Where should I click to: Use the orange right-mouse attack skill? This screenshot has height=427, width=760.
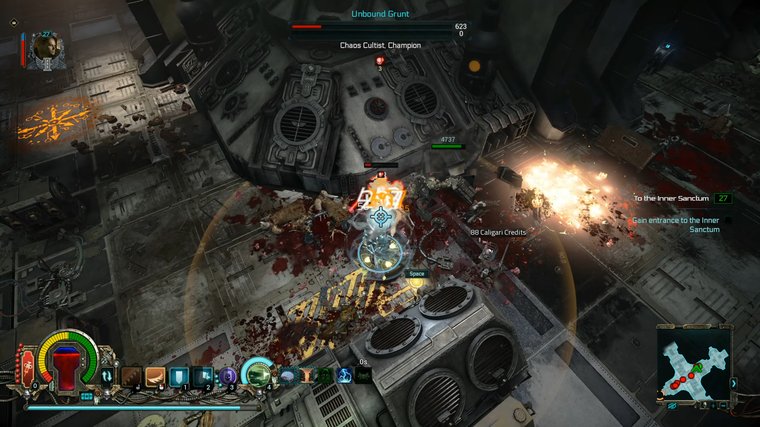tap(155, 376)
